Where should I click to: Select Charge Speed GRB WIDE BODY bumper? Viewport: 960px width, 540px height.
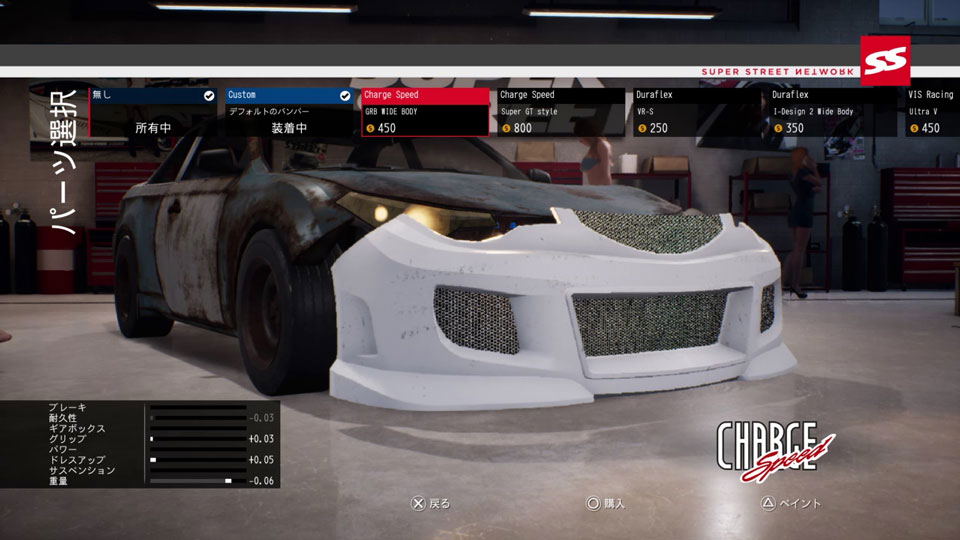pos(426,112)
